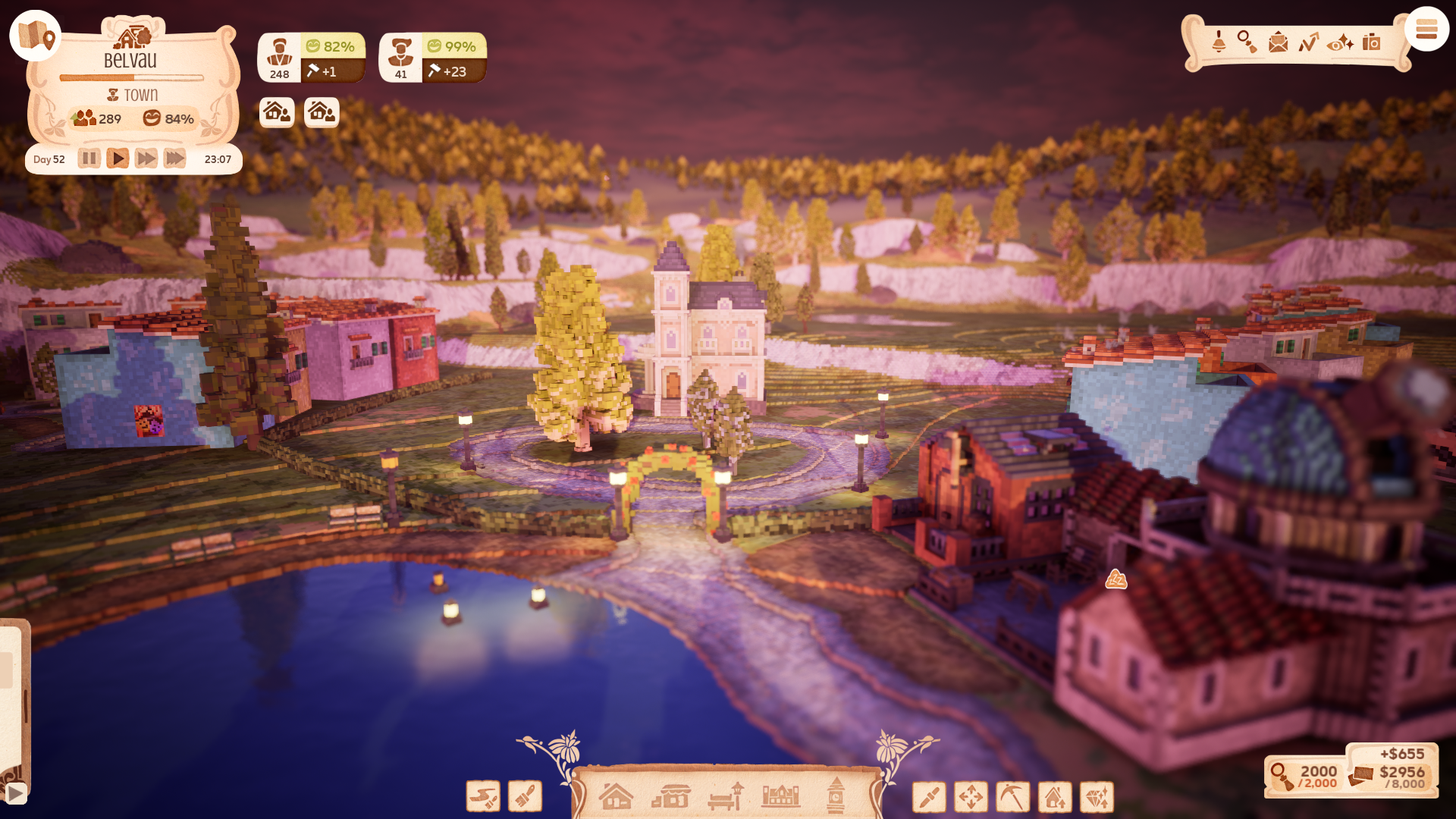Screen dimensions: 1456x819
Task: Open the clock tower monuments category
Action: [836, 795]
